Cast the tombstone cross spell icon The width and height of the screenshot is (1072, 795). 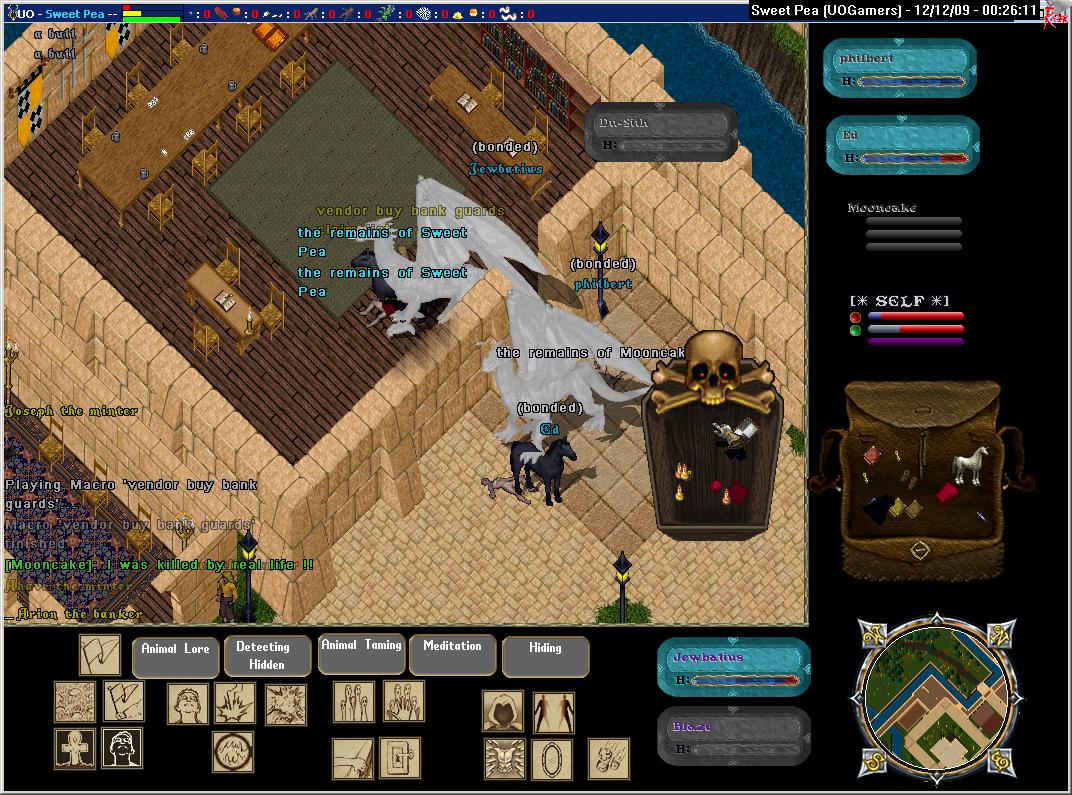coord(75,748)
